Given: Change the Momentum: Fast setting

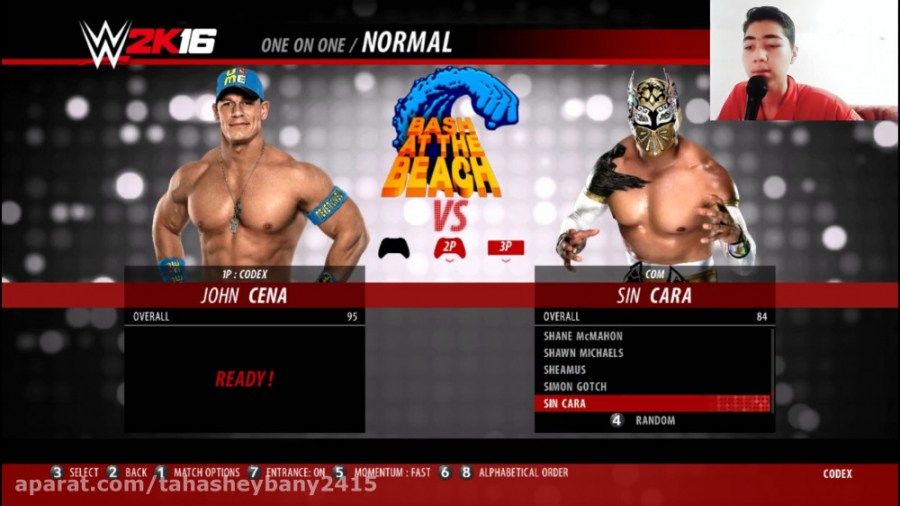Looking at the screenshot, I should click(390, 473).
